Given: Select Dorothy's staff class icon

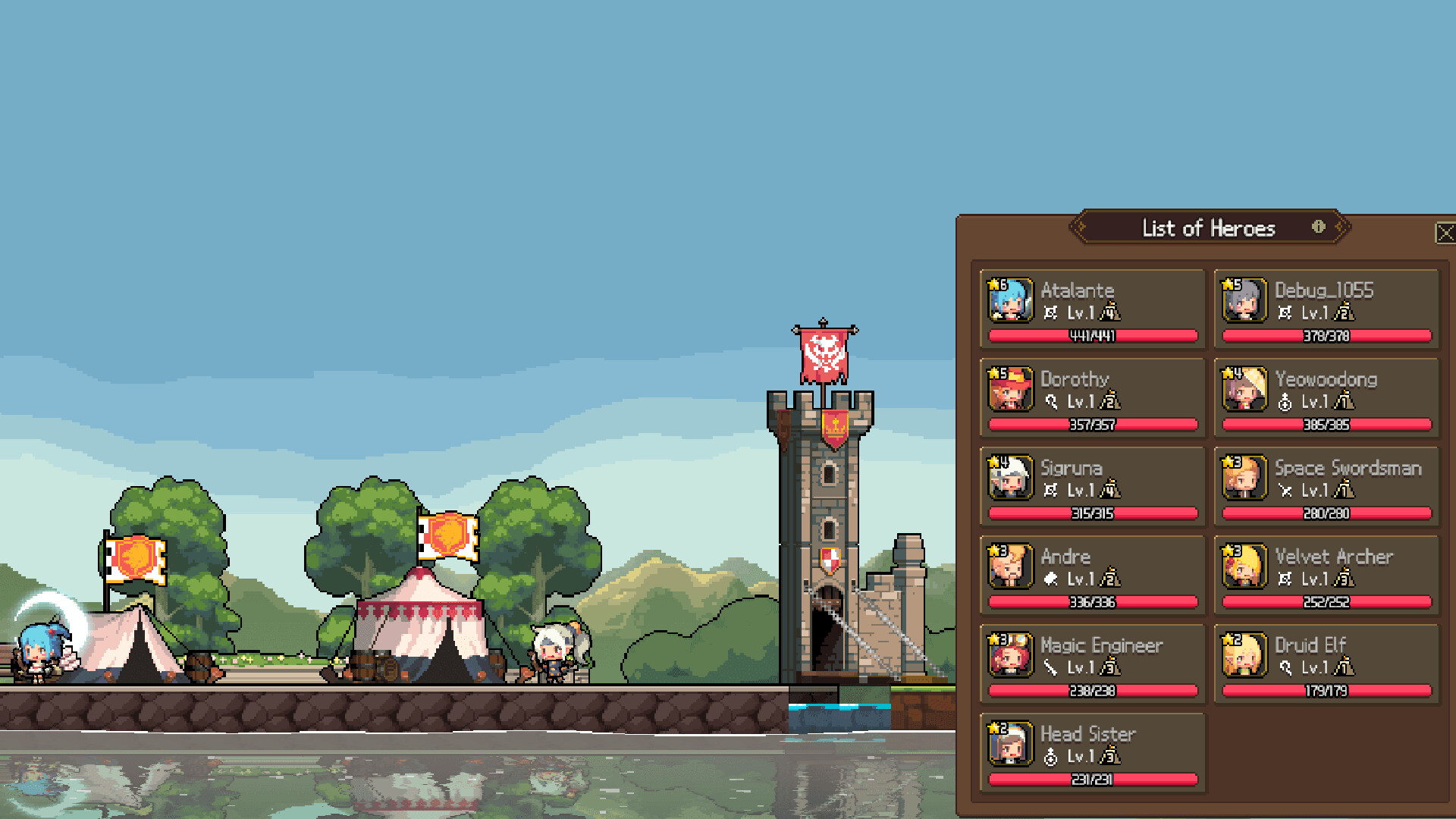Looking at the screenshot, I should coord(1050,402).
